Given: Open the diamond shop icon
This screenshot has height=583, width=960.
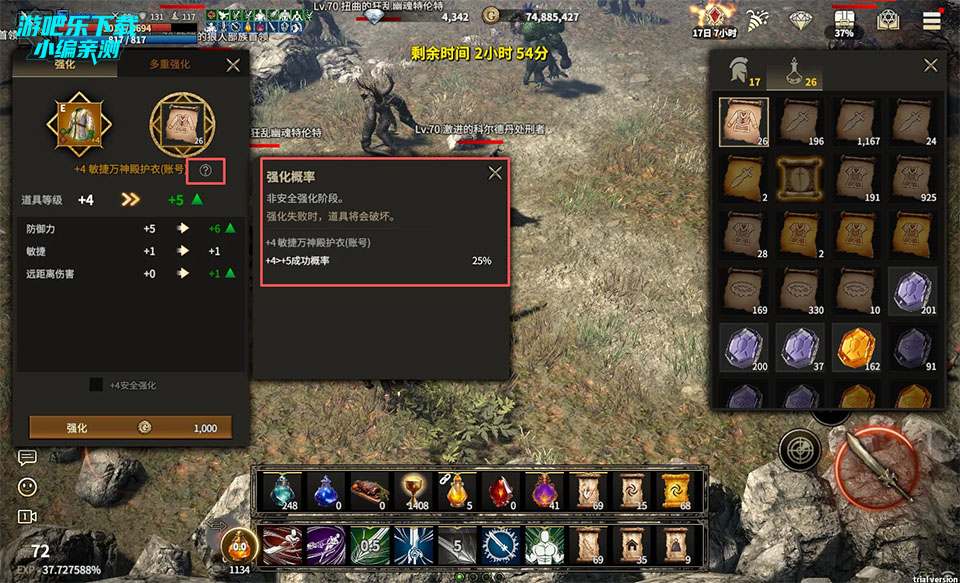Looking at the screenshot, I should pos(801,19).
